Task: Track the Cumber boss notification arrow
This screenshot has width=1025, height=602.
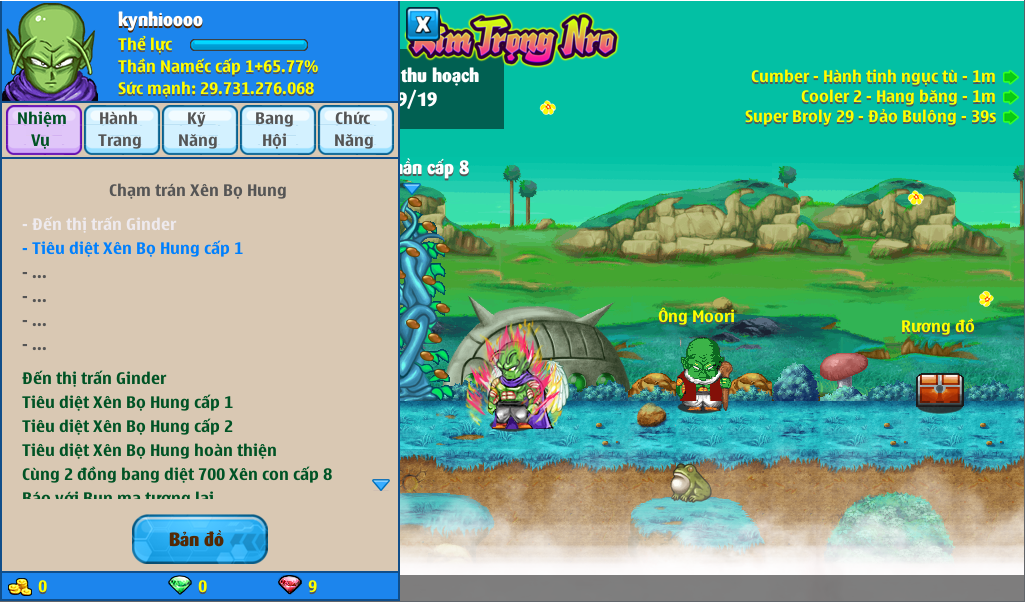Action: 1011,77
